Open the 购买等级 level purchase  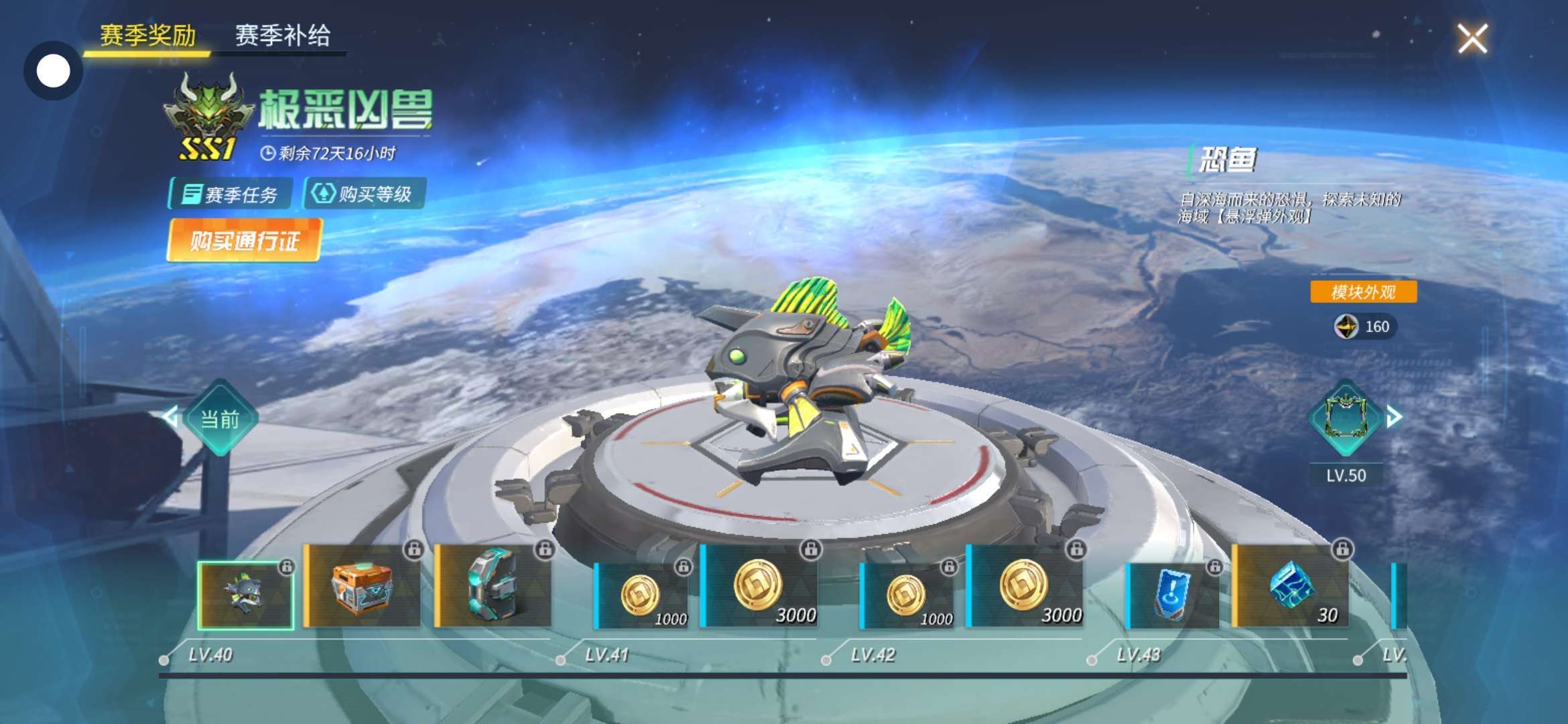[x=365, y=194]
